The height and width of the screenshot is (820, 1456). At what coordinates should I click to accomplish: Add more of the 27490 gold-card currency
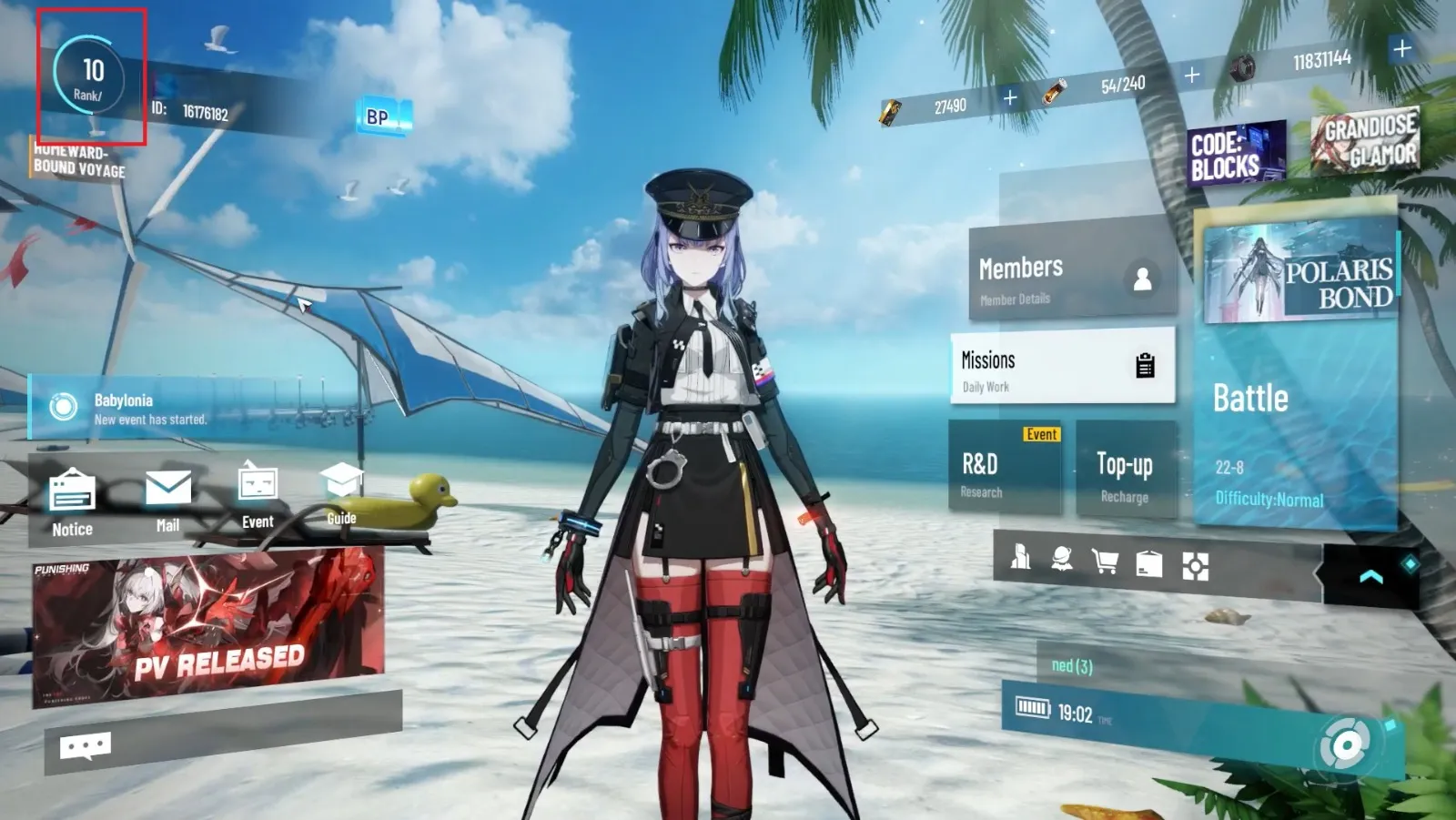(x=1010, y=97)
